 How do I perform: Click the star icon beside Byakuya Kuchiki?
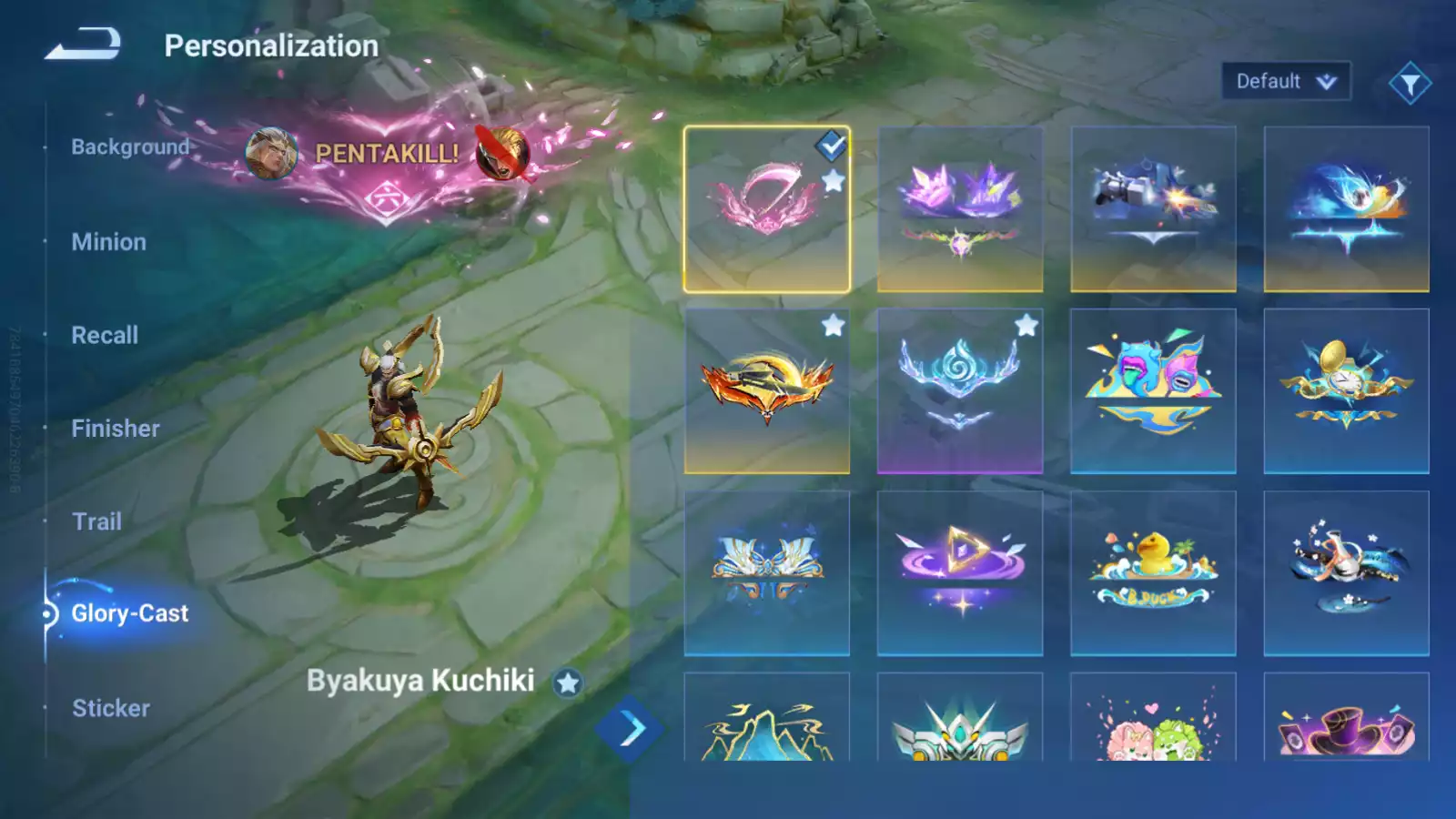(x=569, y=682)
